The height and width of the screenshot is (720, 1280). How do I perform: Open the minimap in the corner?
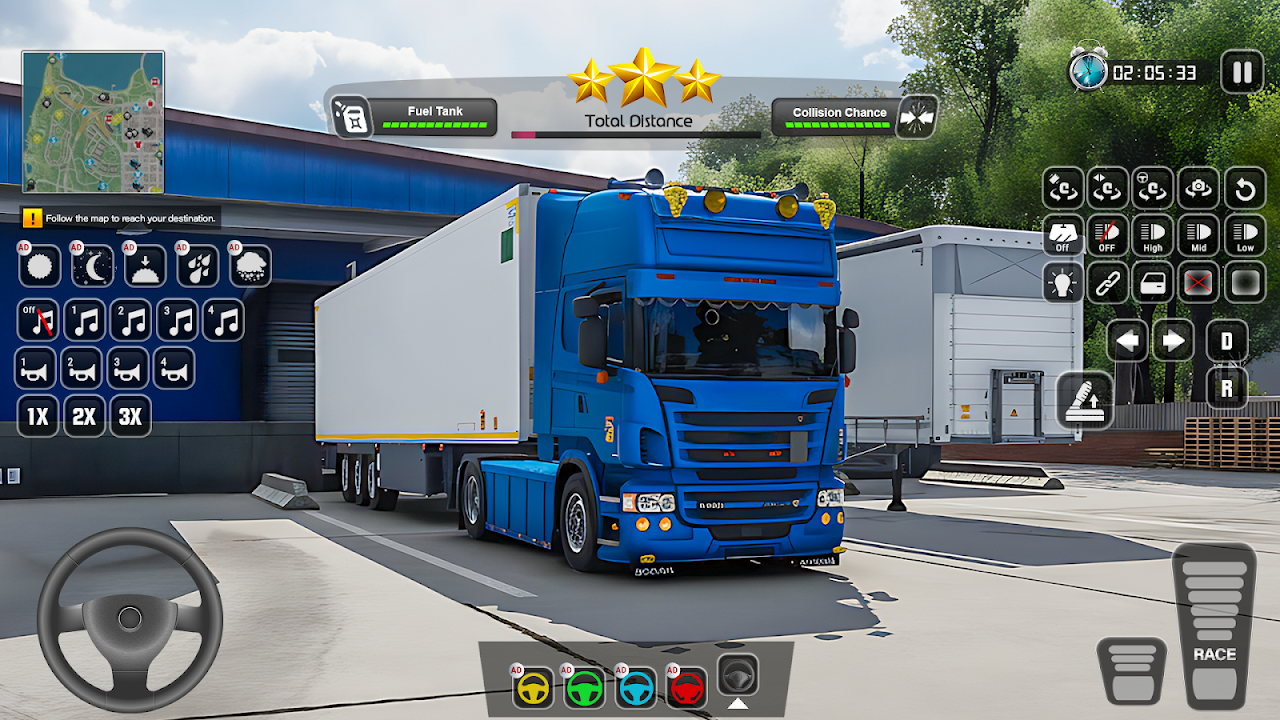tap(93, 122)
